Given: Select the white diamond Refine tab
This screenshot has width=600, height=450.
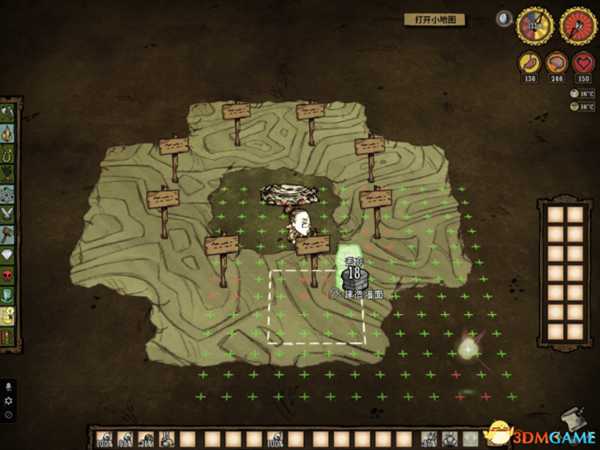Looking at the screenshot, I should (9, 253).
